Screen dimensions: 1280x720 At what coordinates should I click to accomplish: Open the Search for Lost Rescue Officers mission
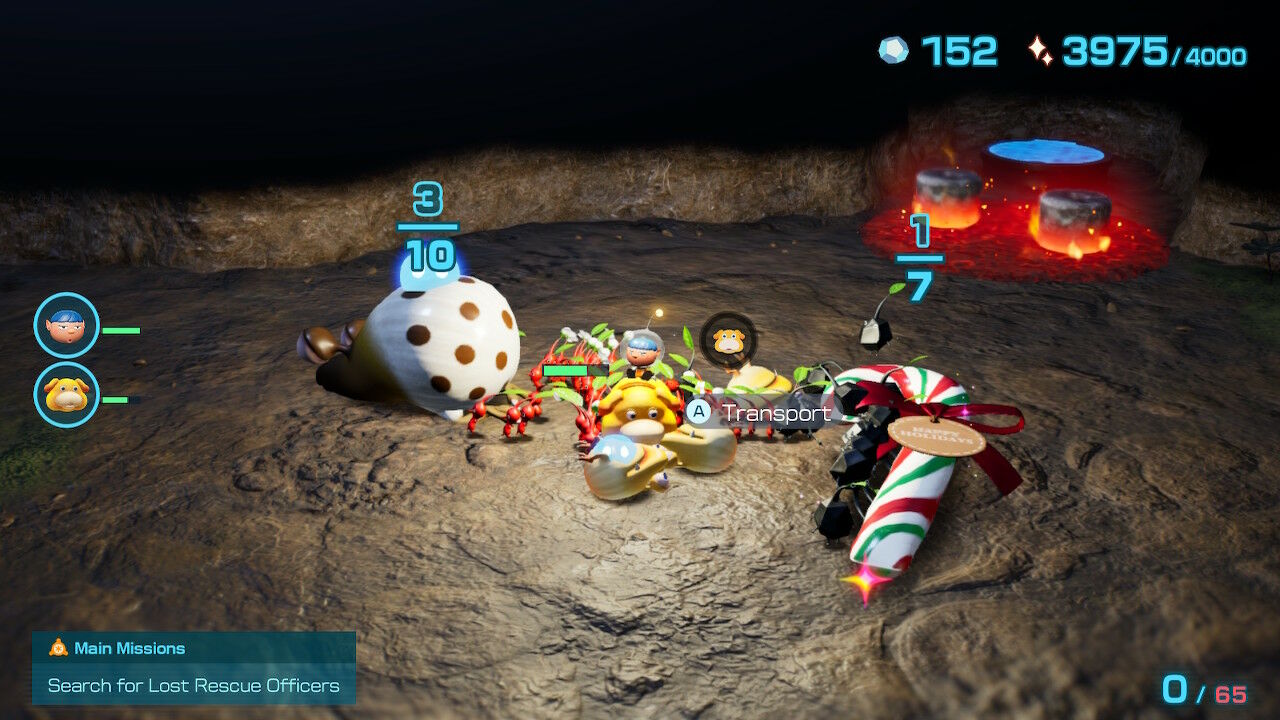(193, 686)
